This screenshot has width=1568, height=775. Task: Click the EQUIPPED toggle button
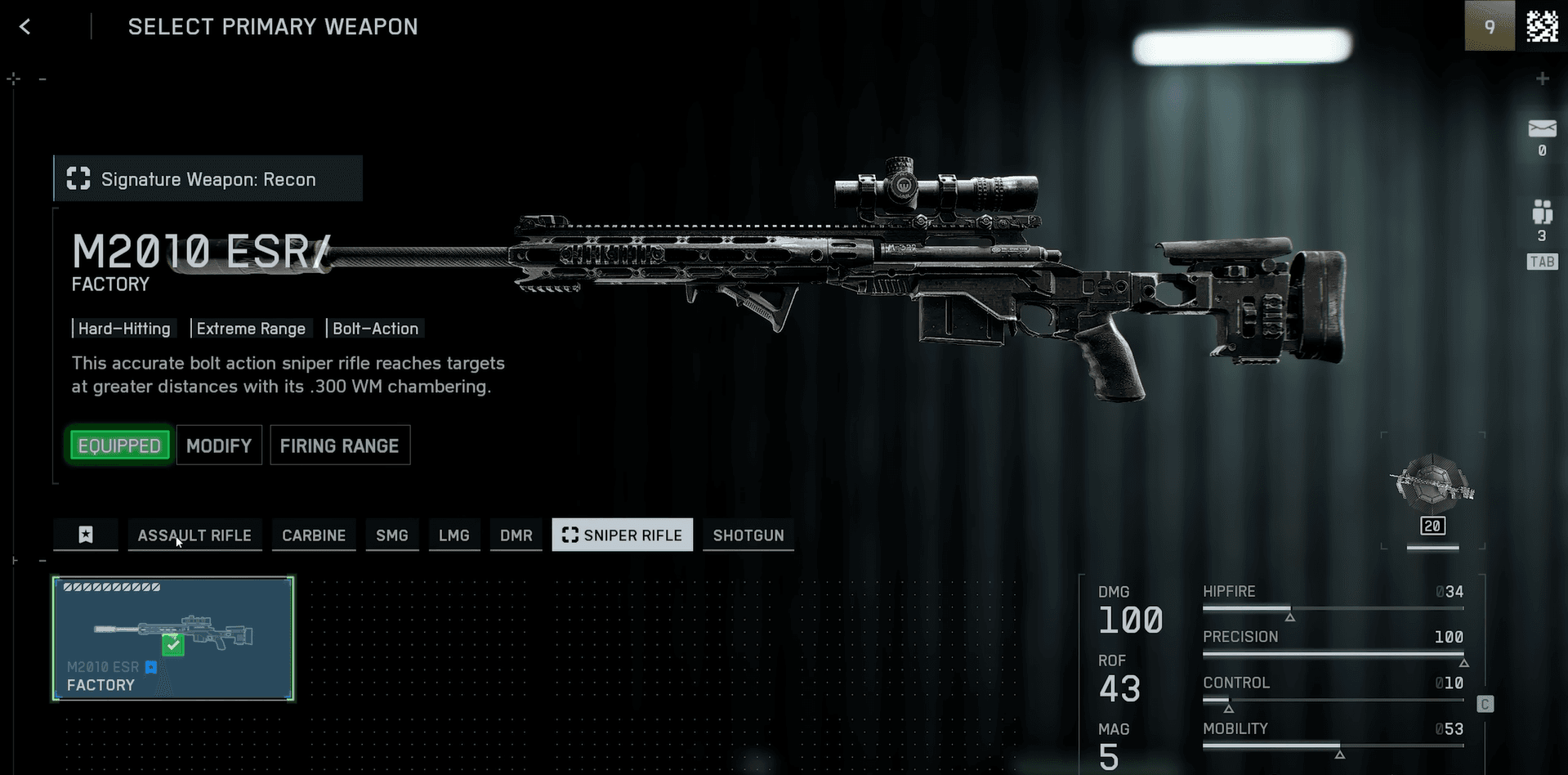pos(118,445)
